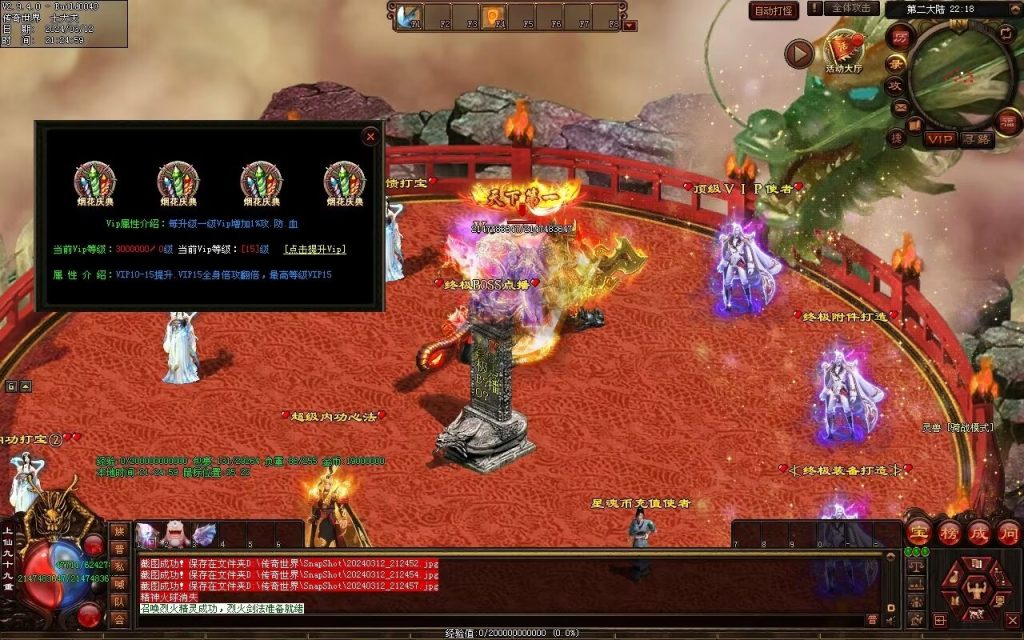Open the 问 help round button
The width and height of the screenshot is (1024, 640).
click(x=1007, y=531)
